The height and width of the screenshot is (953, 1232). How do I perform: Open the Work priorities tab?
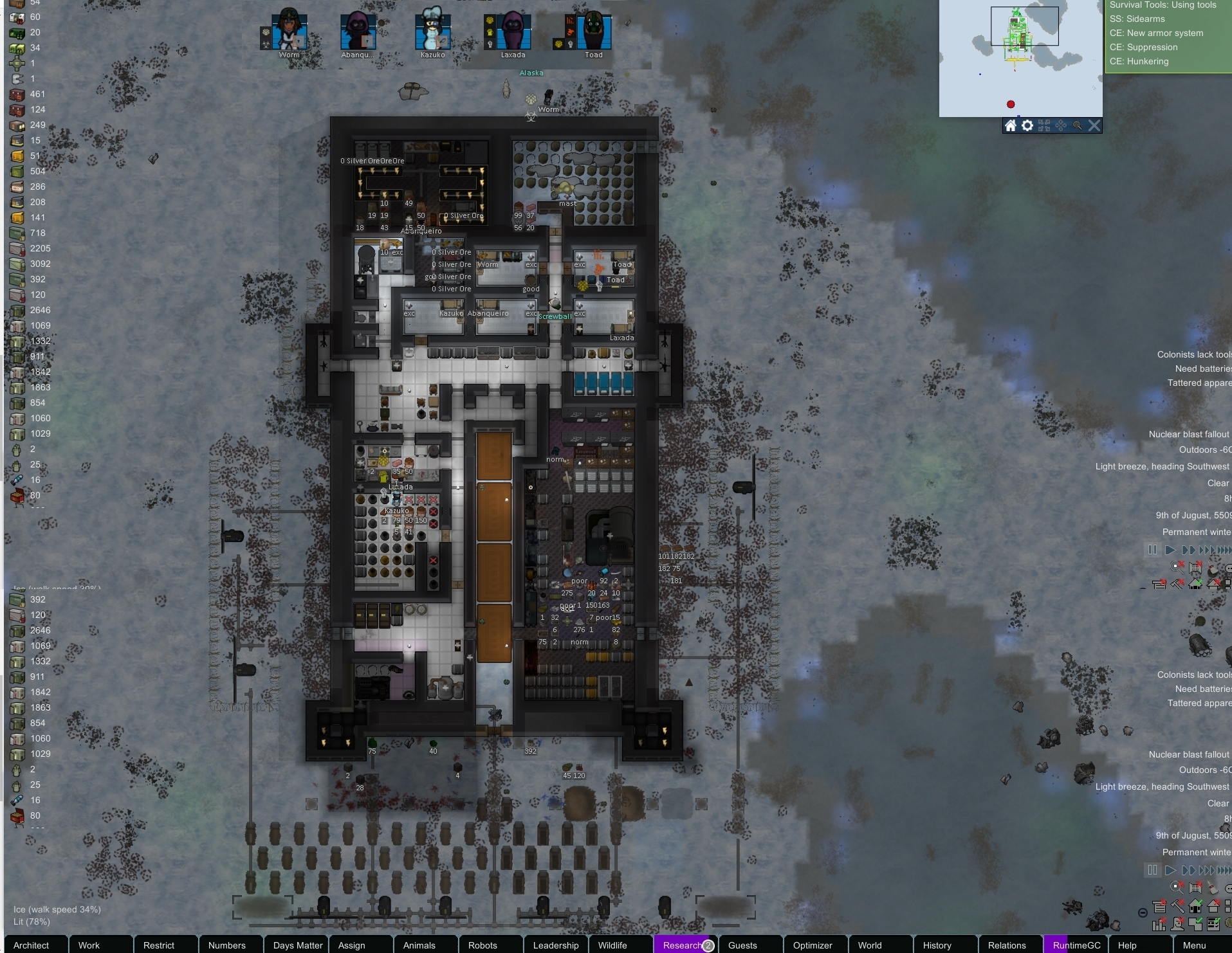pyautogui.click(x=89, y=945)
